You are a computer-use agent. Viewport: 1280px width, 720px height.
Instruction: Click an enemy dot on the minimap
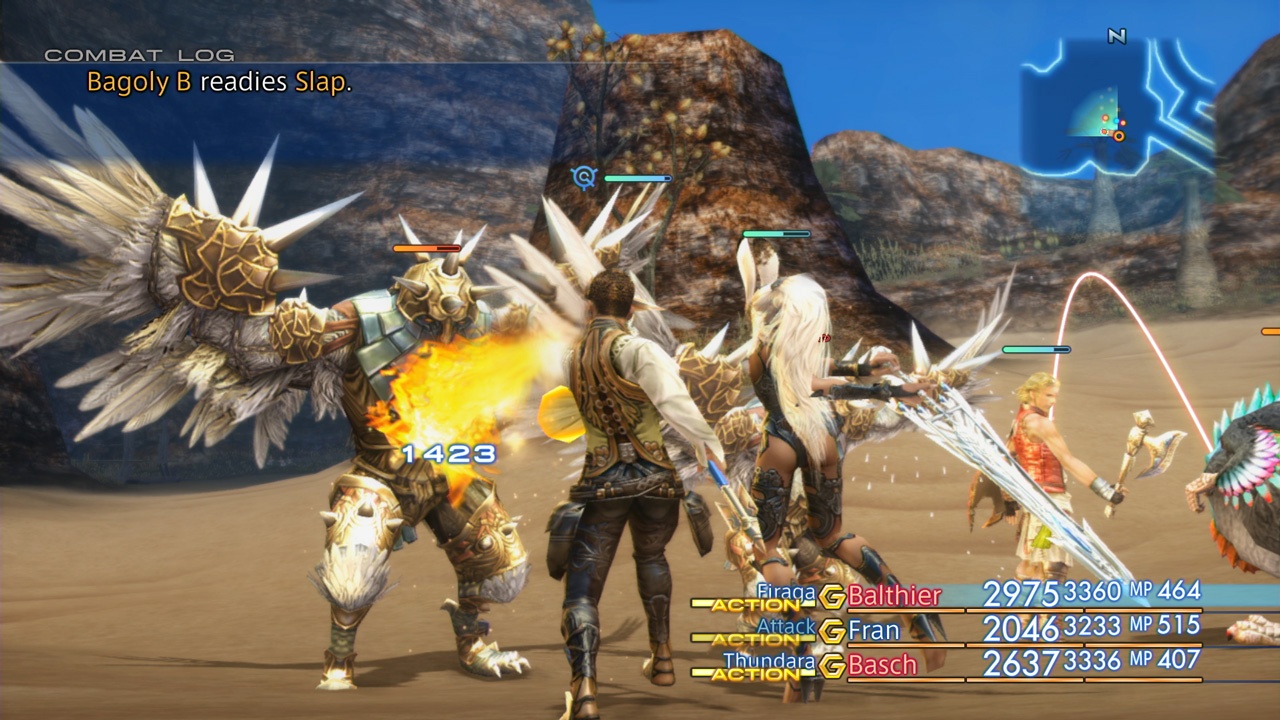[x=1106, y=118]
